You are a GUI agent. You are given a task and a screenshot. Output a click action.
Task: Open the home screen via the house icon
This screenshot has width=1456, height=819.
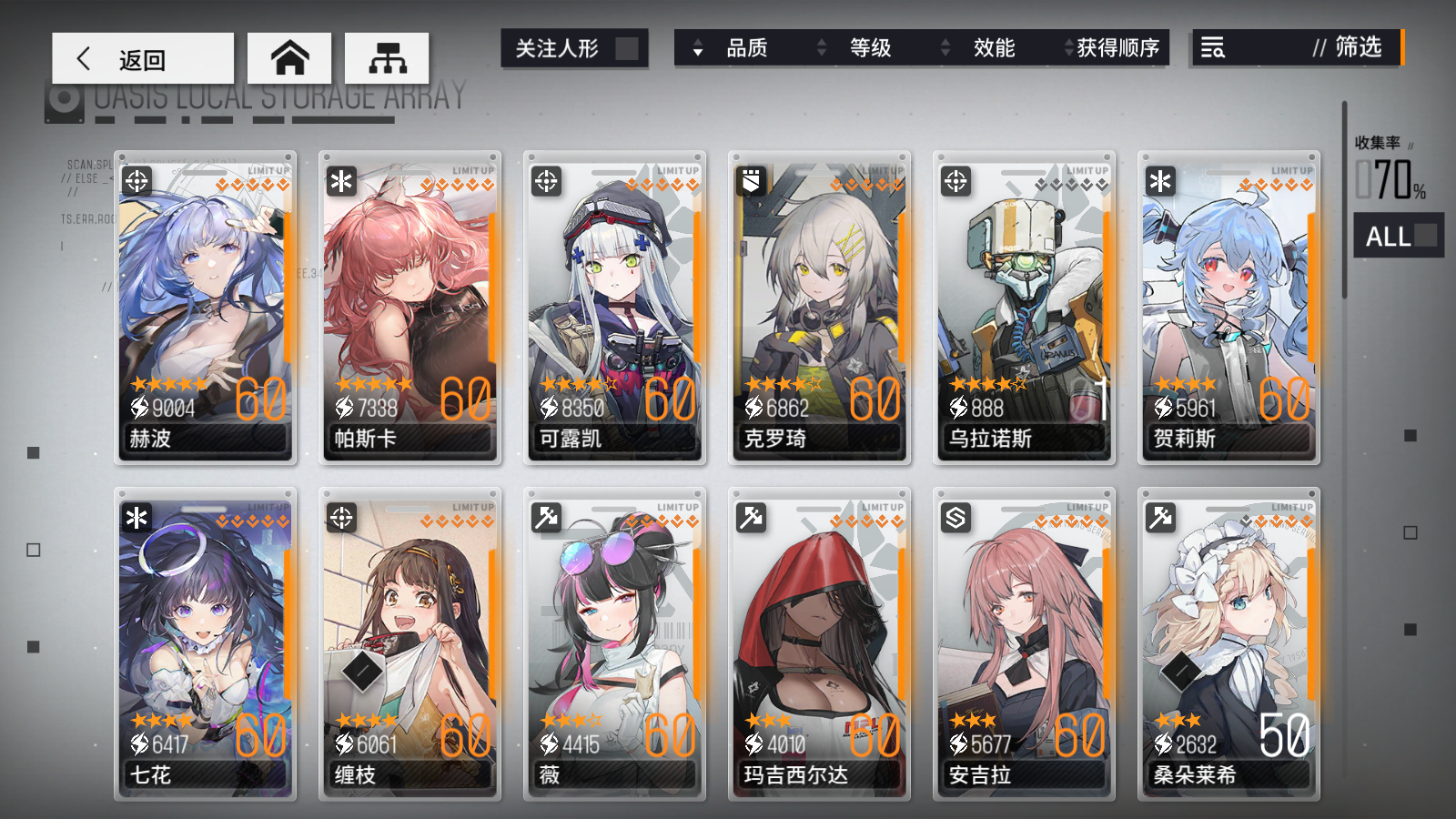(x=289, y=56)
